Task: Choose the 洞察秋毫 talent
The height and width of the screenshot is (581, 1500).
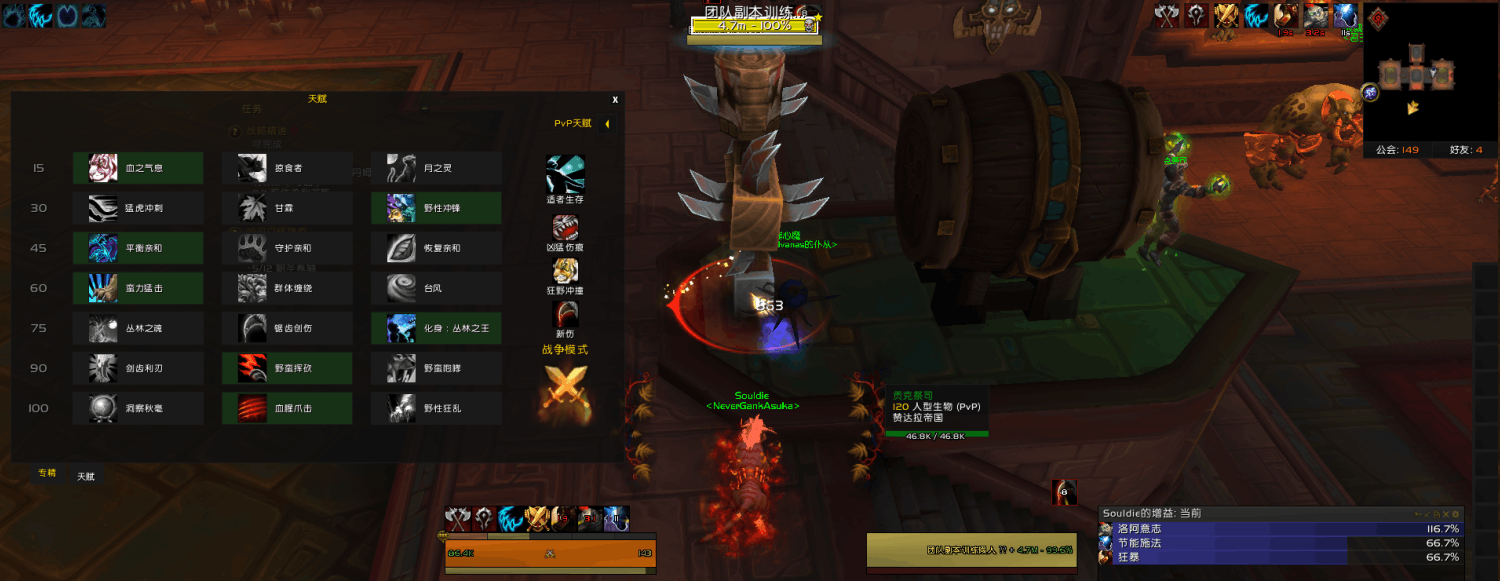Action: [138, 408]
